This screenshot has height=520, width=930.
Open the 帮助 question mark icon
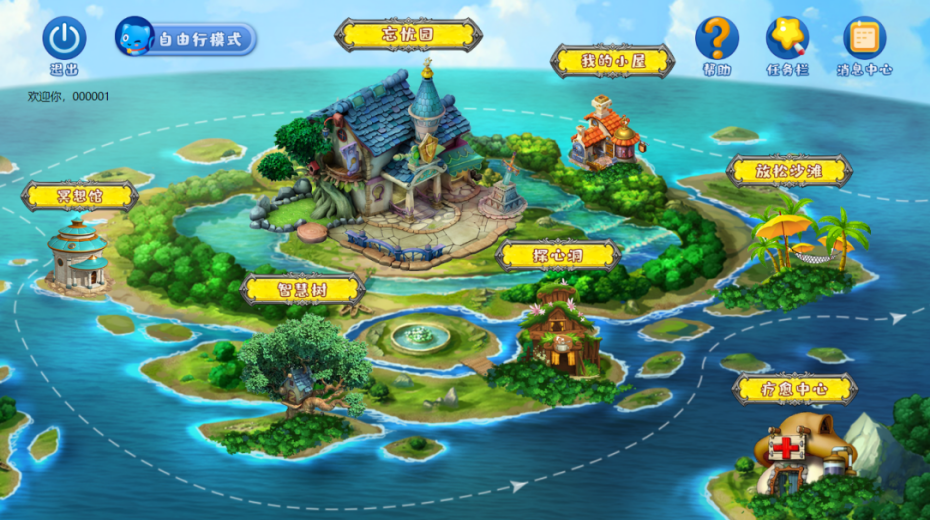(x=716, y=39)
